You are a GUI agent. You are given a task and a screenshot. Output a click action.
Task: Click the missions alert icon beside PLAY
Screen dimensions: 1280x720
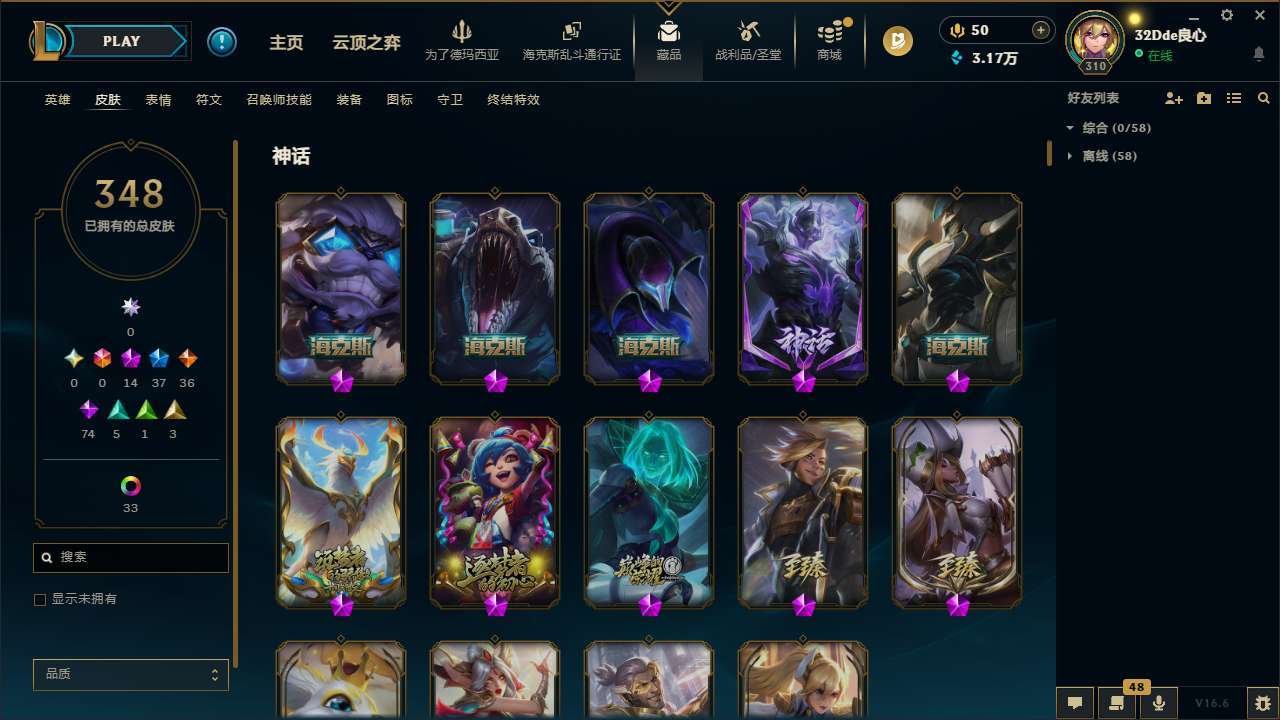pyautogui.click(x=222, y=41)
